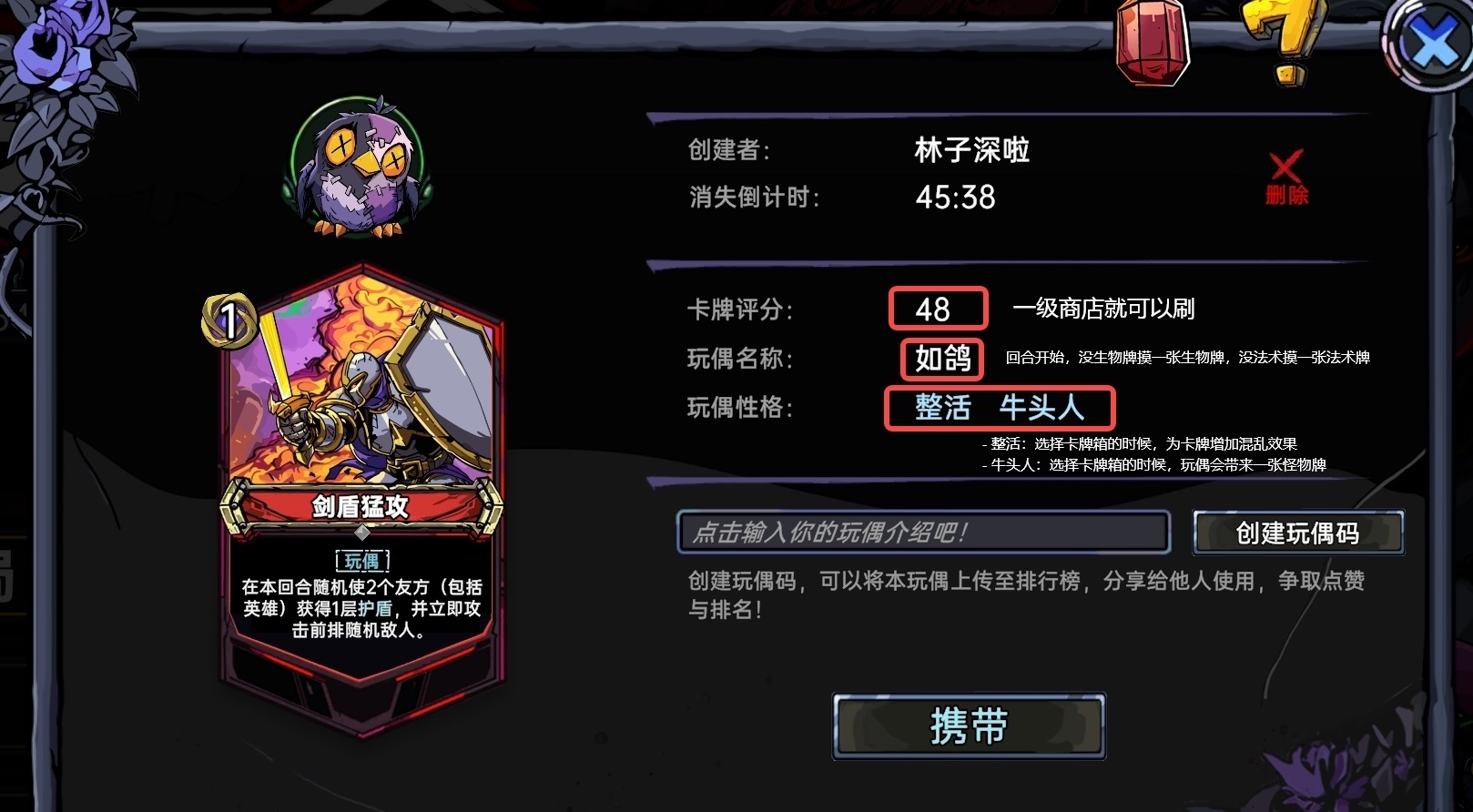Screen dimensions: 1473x812
Task: Select the 如鸽 doll name box
Action: [940, 359]
